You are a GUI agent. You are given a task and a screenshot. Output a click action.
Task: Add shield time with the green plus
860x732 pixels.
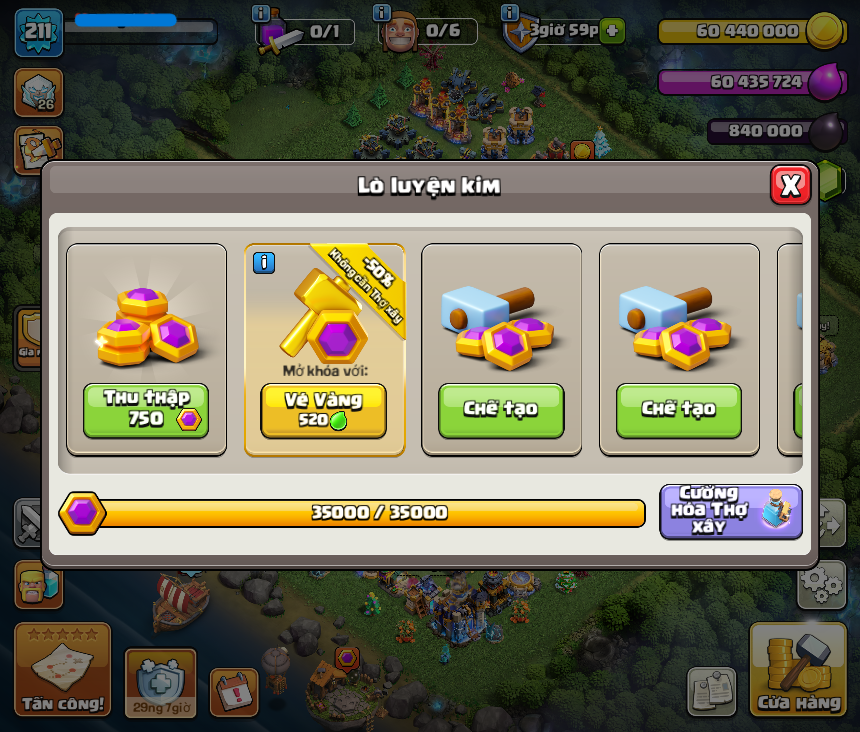[613, 30]
